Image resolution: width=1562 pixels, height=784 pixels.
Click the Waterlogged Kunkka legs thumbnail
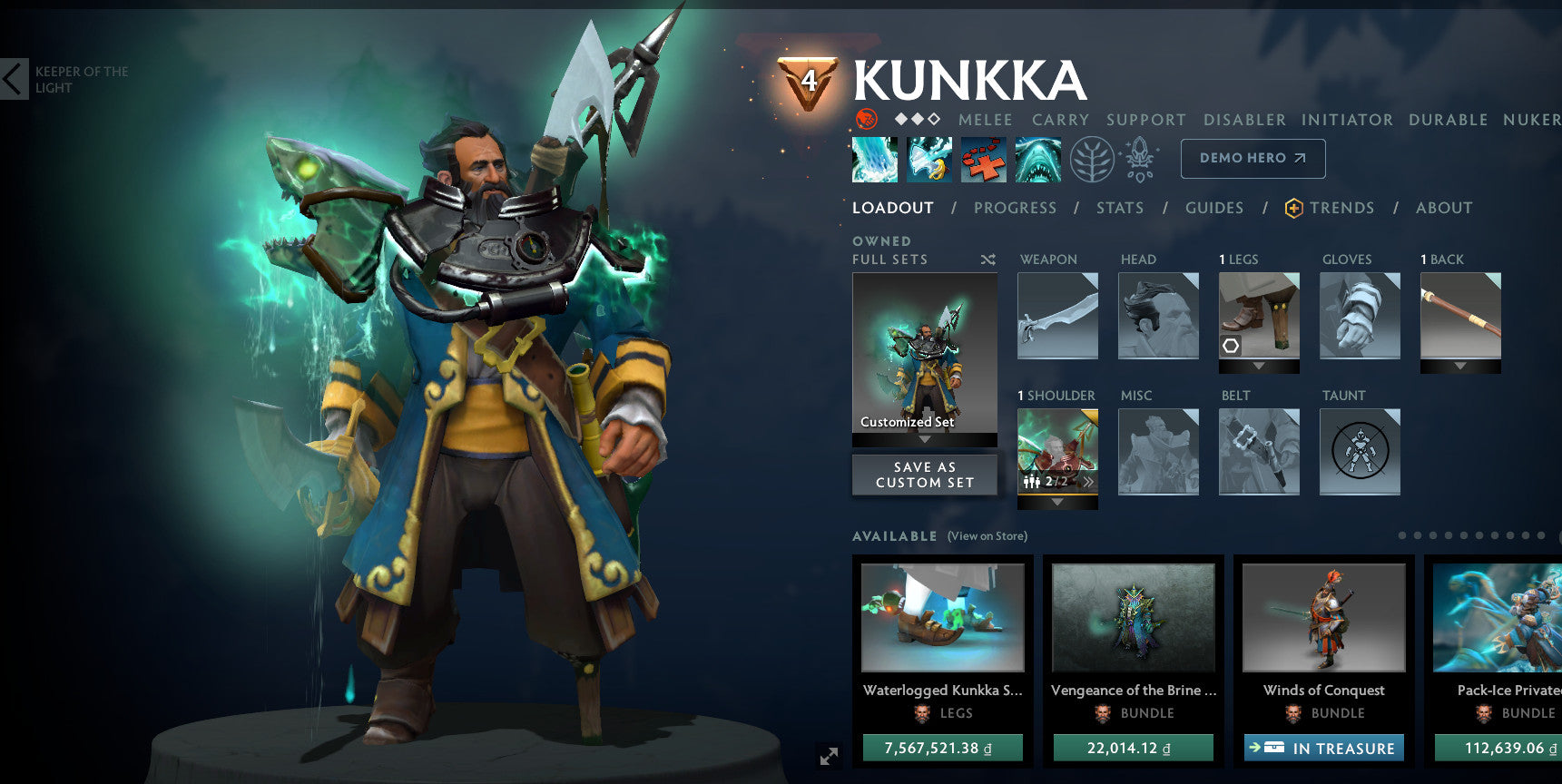click(941, 618)
